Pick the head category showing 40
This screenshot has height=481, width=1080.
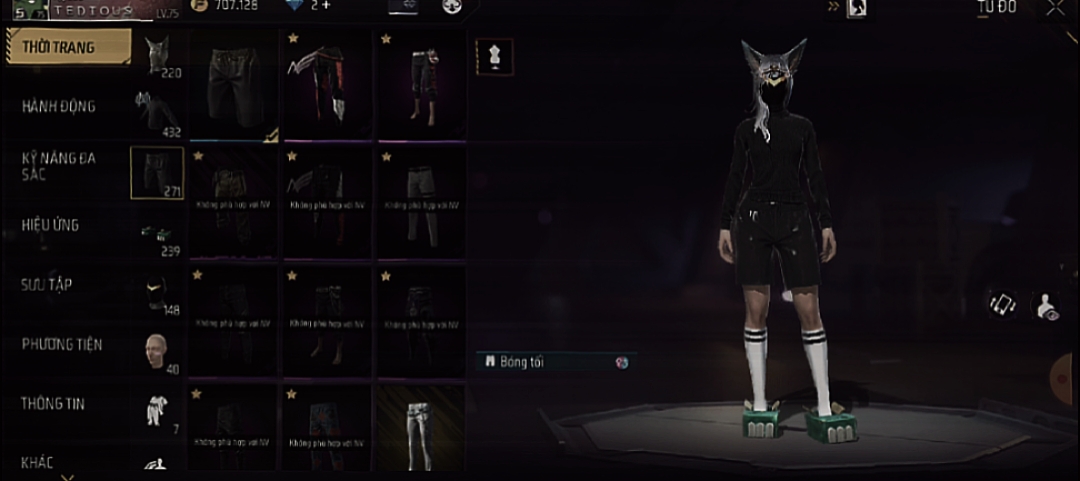coord(157,352)
